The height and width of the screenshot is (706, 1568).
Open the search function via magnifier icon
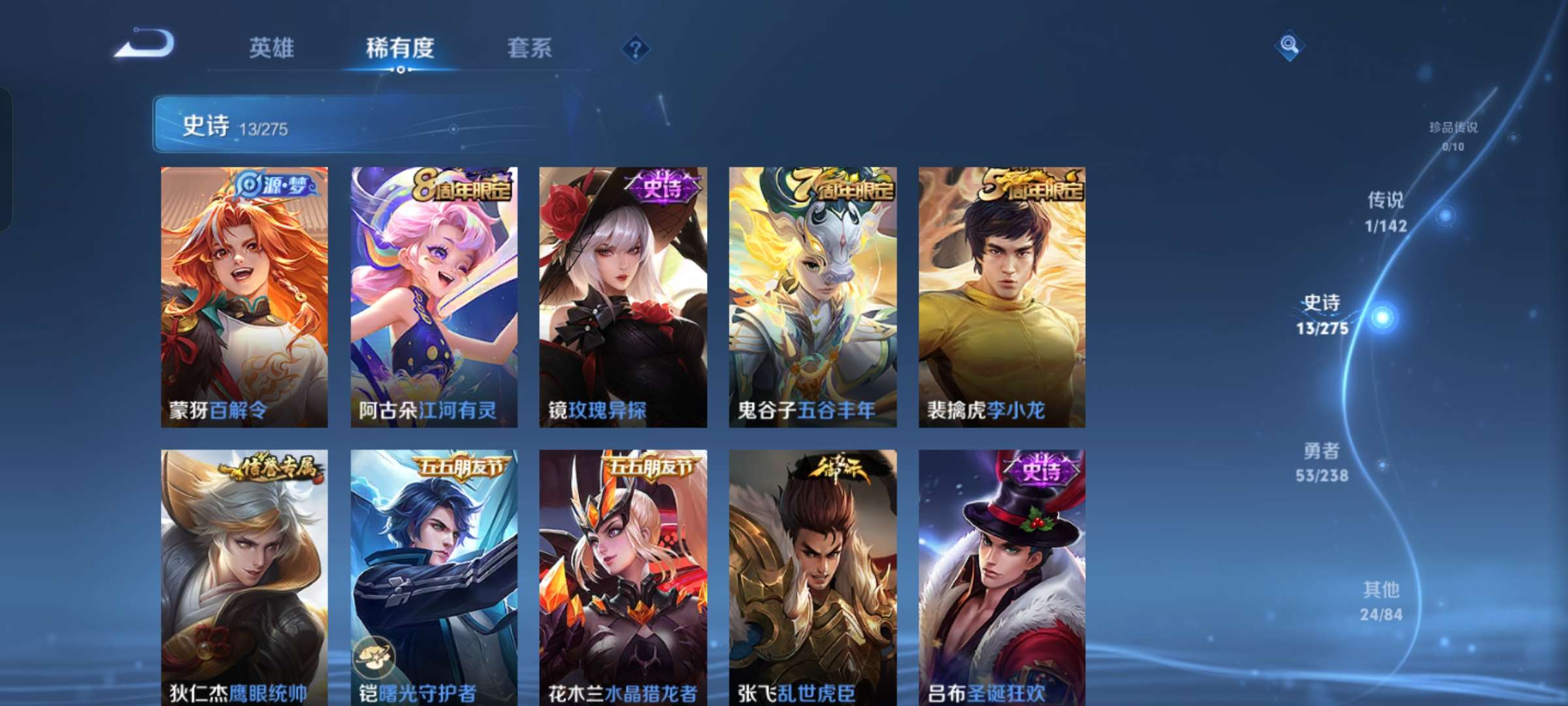[1289, 47]
